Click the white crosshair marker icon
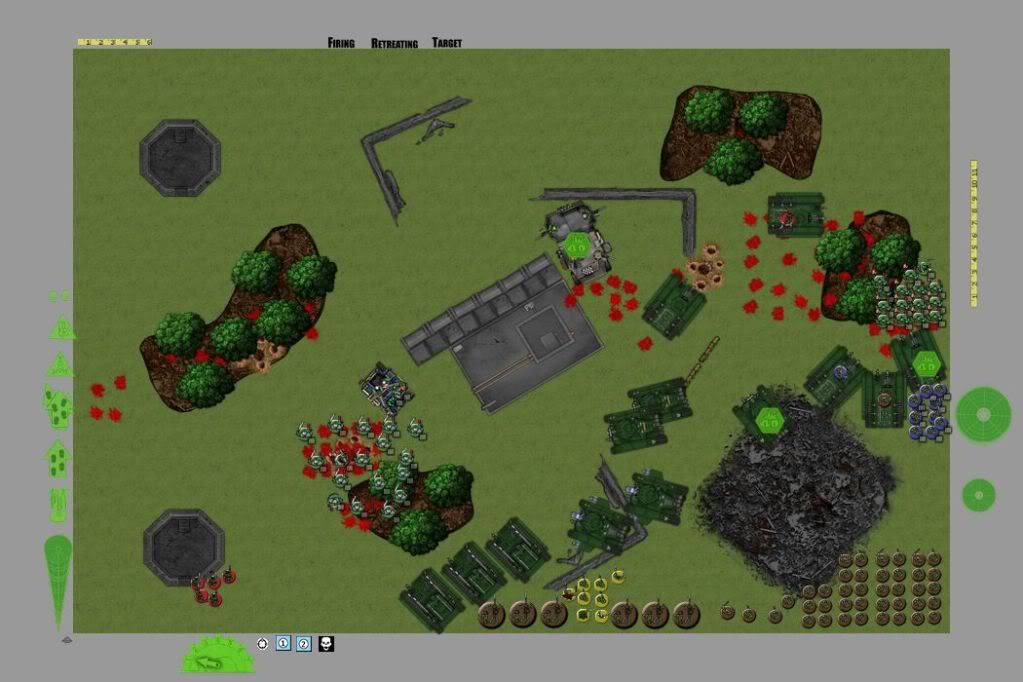The width and height of the screenshot is (1023, 682). click(x=263, y=644)
